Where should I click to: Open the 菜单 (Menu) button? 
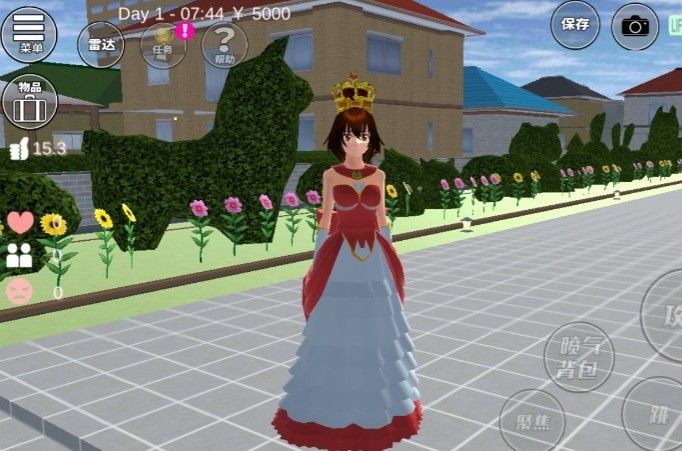29,34
